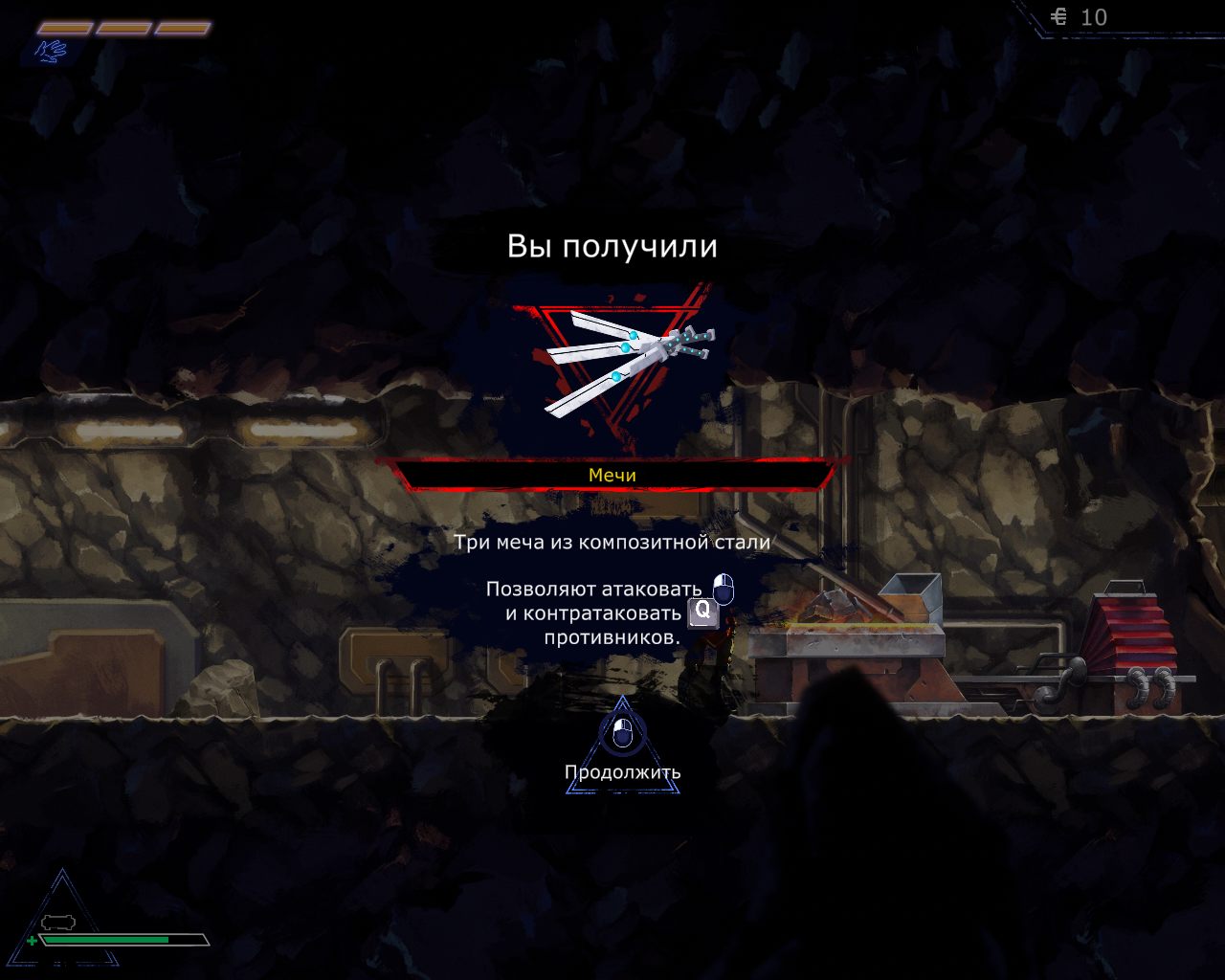Click the second orange stamina bar segment
This screenshot has width=1225, height=980.
(x=124, y=30)
